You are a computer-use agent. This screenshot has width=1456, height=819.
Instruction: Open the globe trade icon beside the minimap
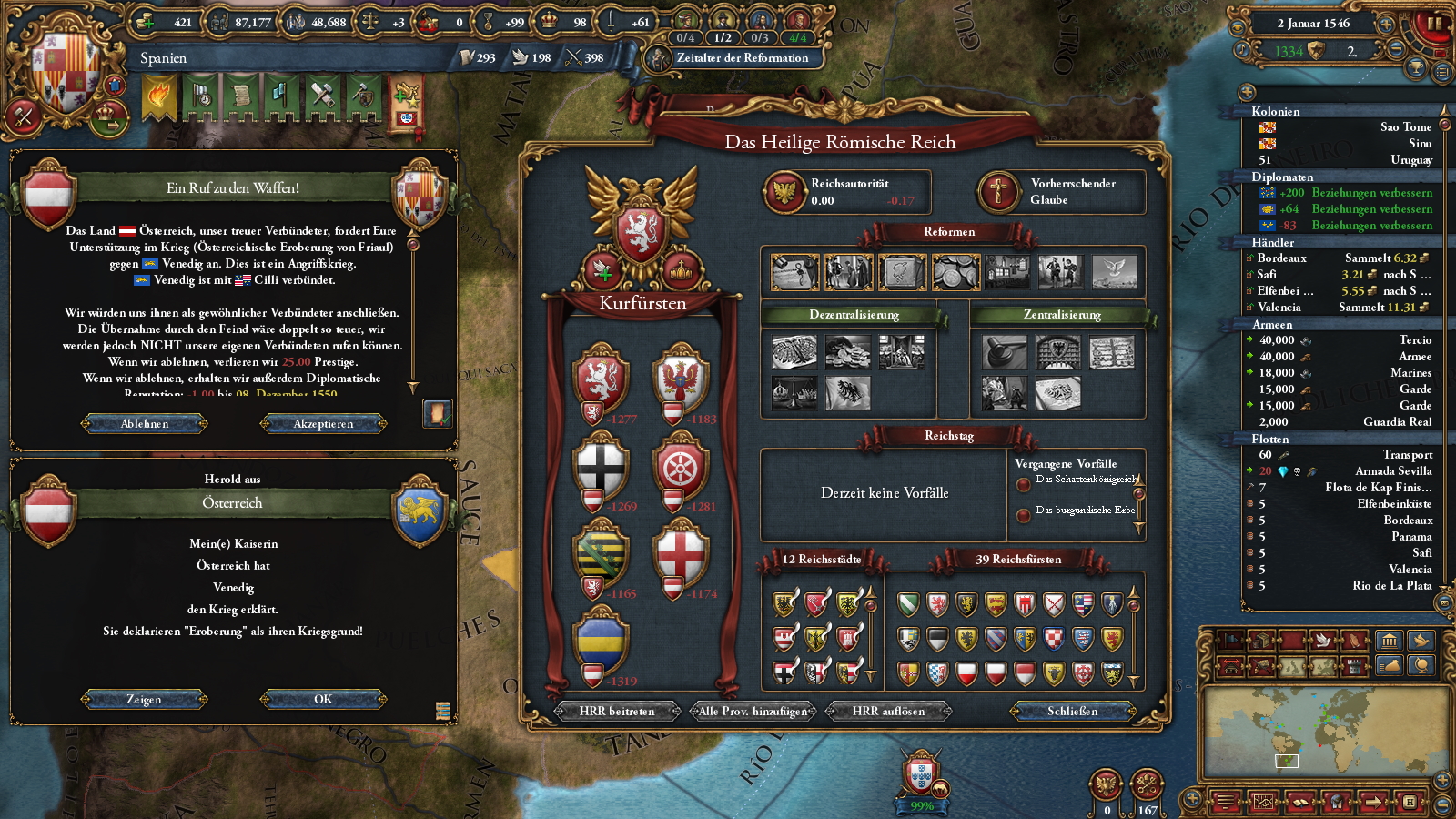[1422, 666]
